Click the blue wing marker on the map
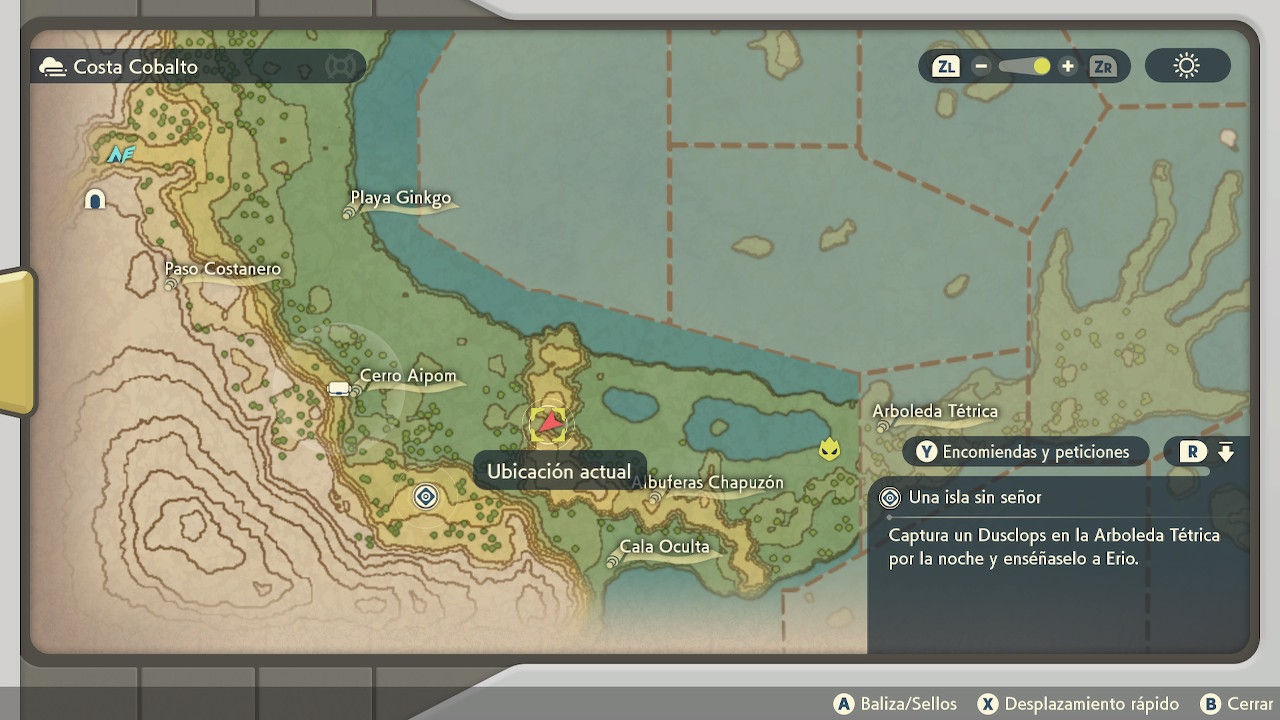The image size is (1280, 720). pos(120,154)
